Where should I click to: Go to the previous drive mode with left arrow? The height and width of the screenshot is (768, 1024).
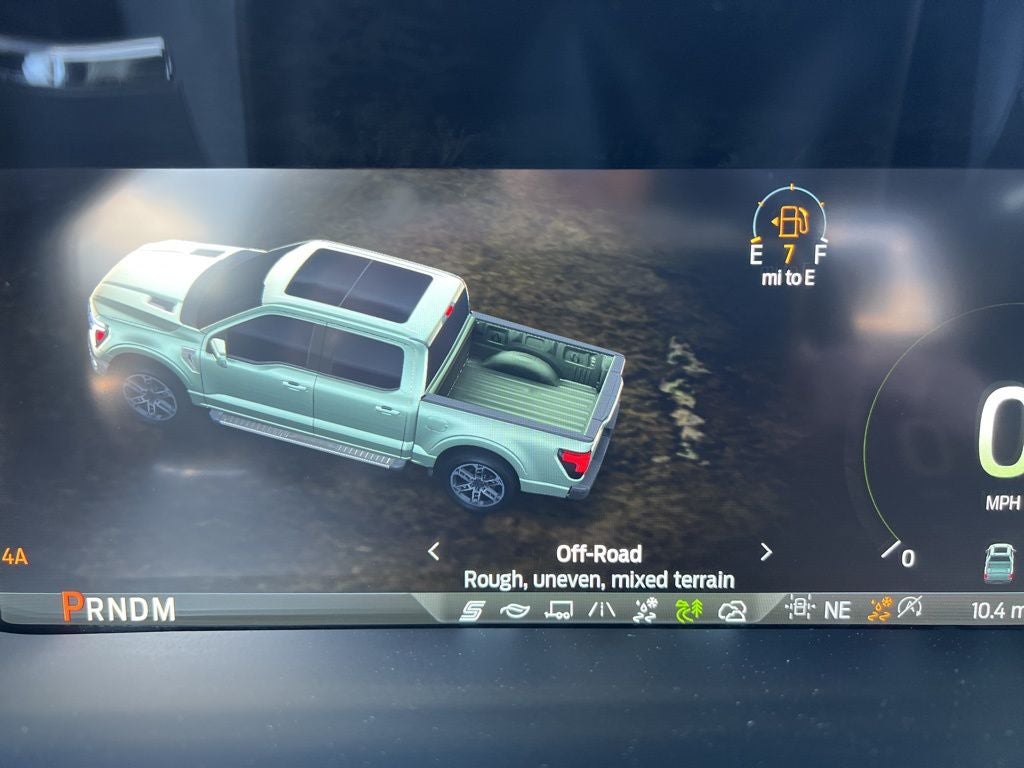[434, 551]
